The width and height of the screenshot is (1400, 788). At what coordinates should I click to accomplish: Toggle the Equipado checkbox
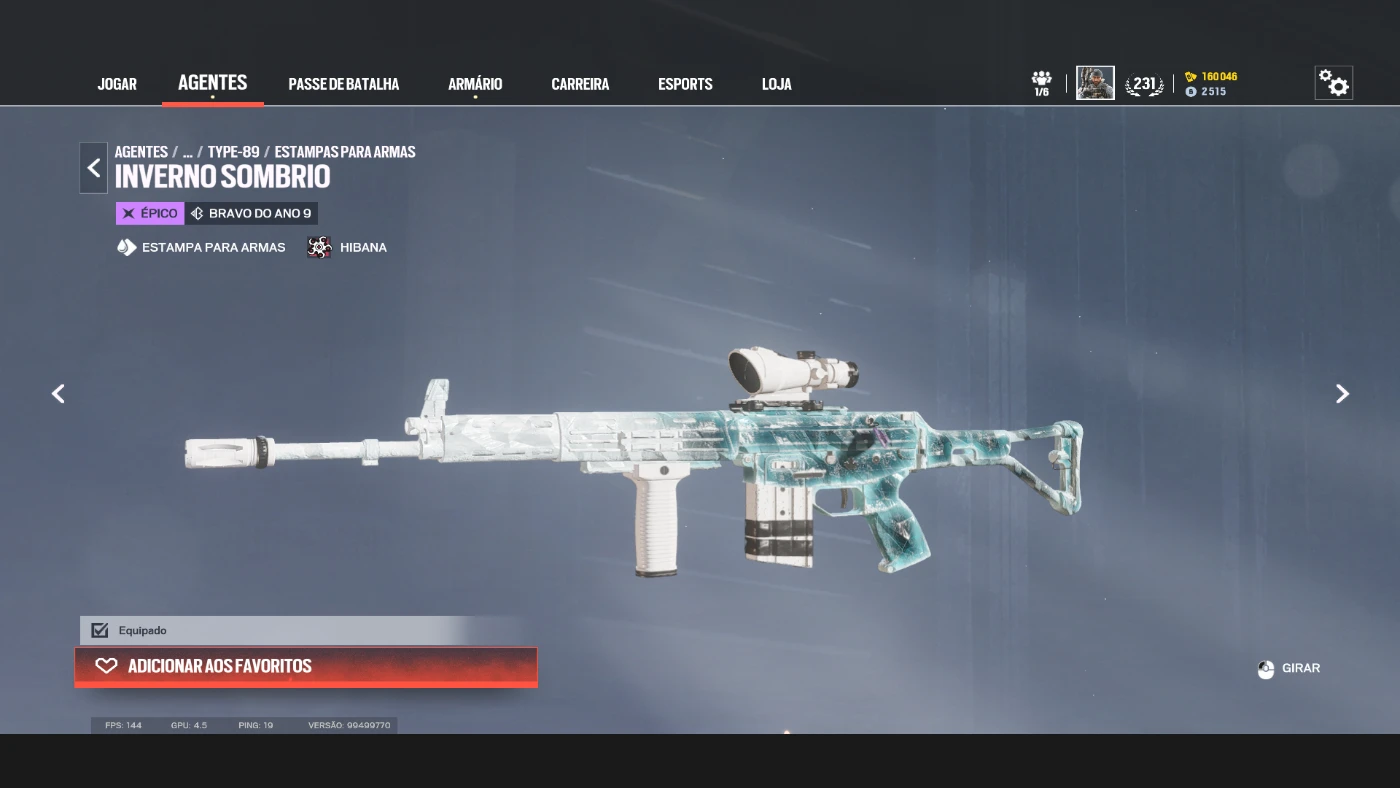(100, 630)
